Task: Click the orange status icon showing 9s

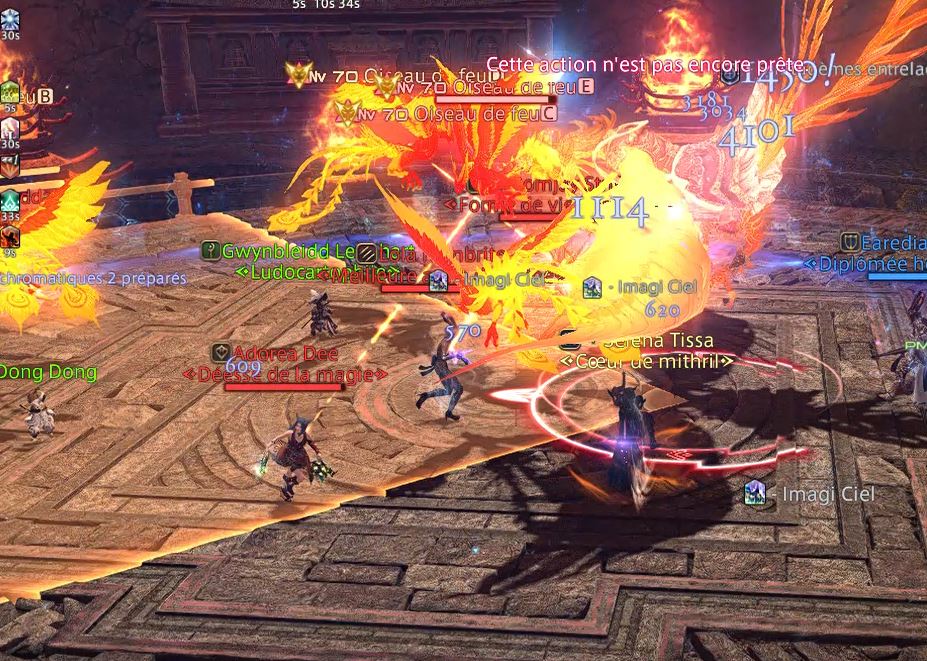Action: [x=9, y=237]
